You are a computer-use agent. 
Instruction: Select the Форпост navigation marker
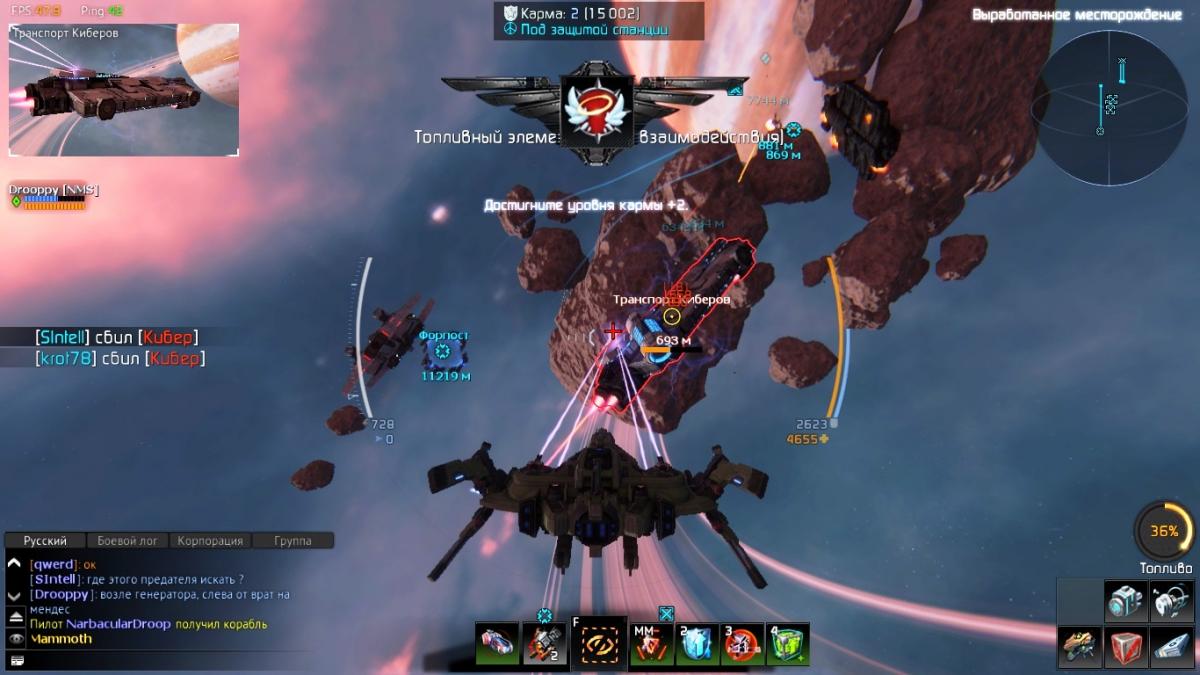tap(444, 352)
